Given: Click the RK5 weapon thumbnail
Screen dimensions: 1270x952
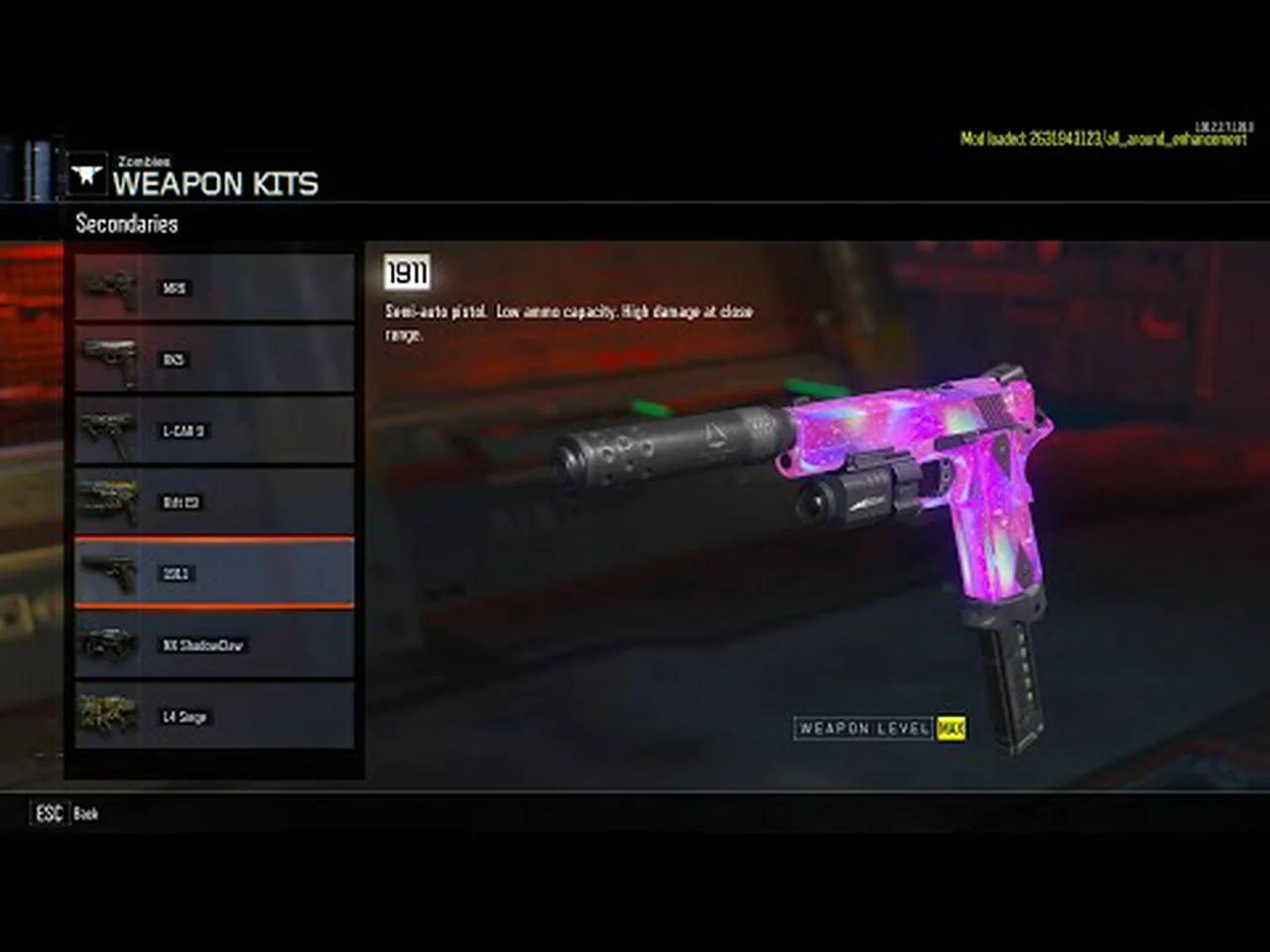Looking at the screenshot, I should (109, 359).
